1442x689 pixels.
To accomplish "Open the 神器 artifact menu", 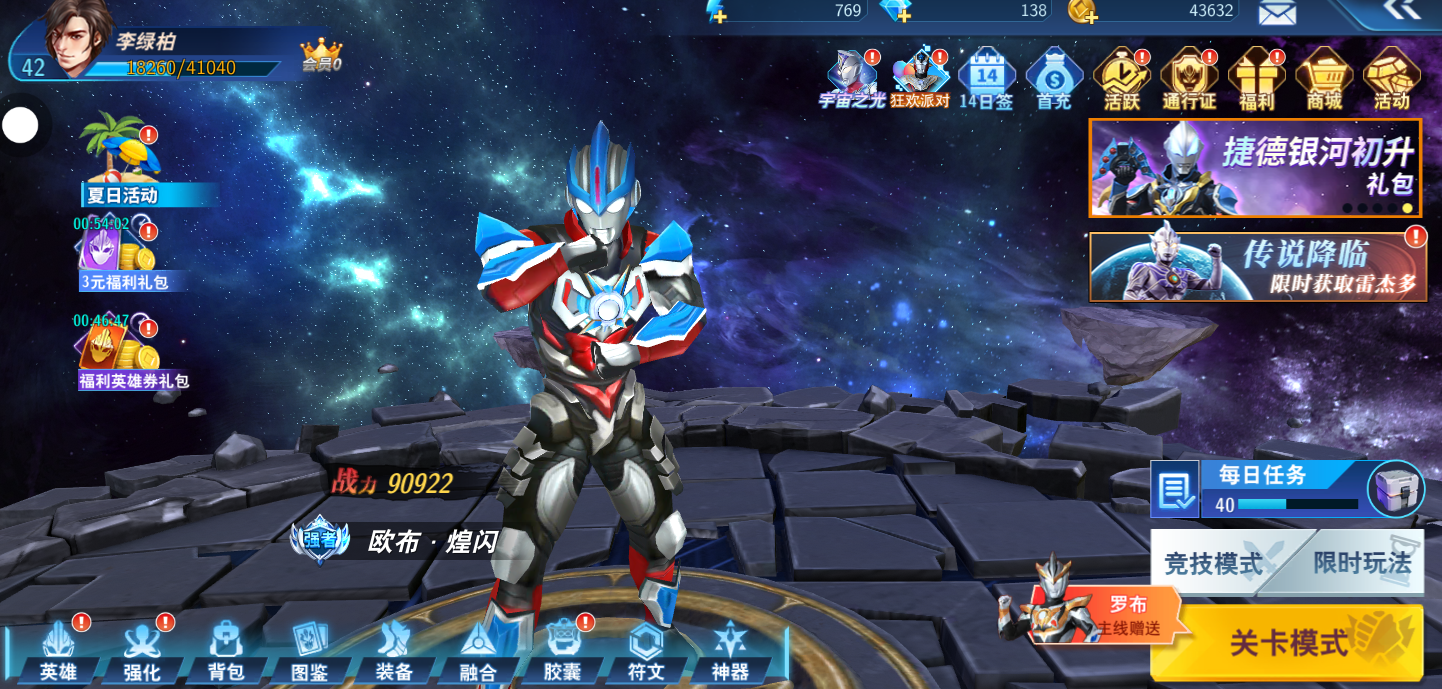I will point(730,651).
